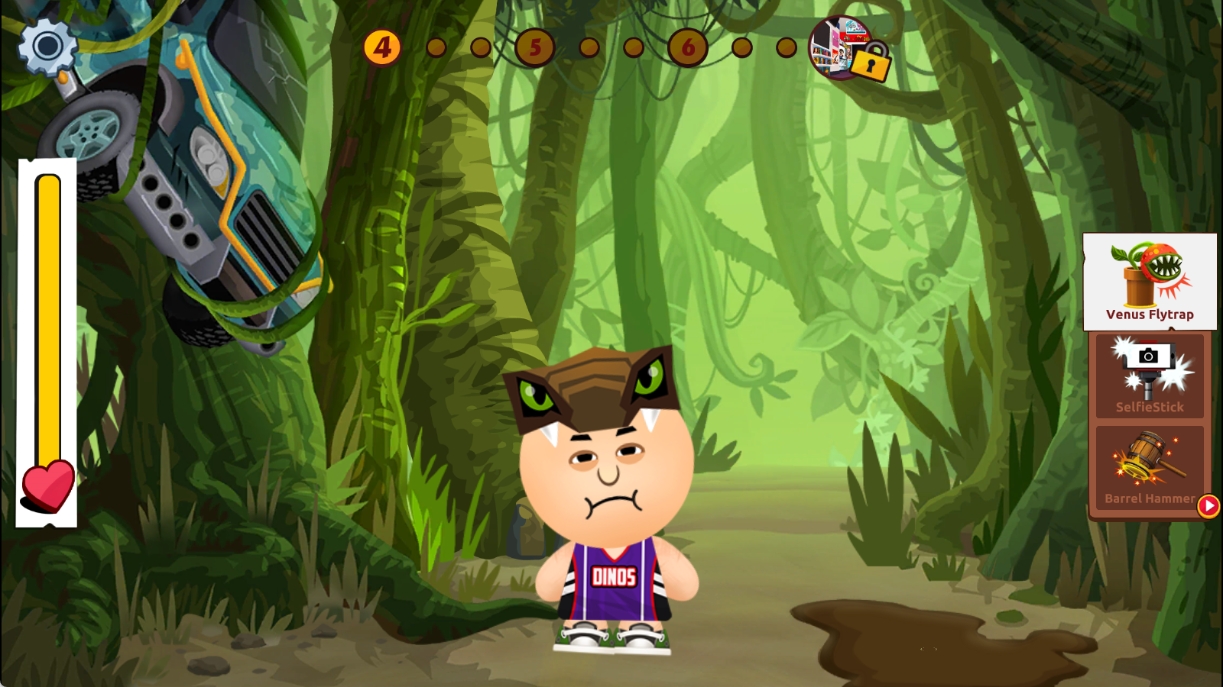Select the level 5 progress marker
This screenshot has width=1223, height=687.
pyautogui.click(x=535, y=47)
